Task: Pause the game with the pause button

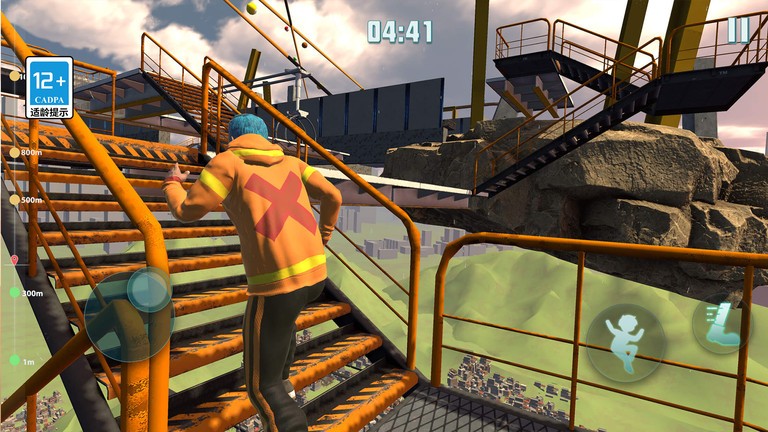Action: point(738,30)
